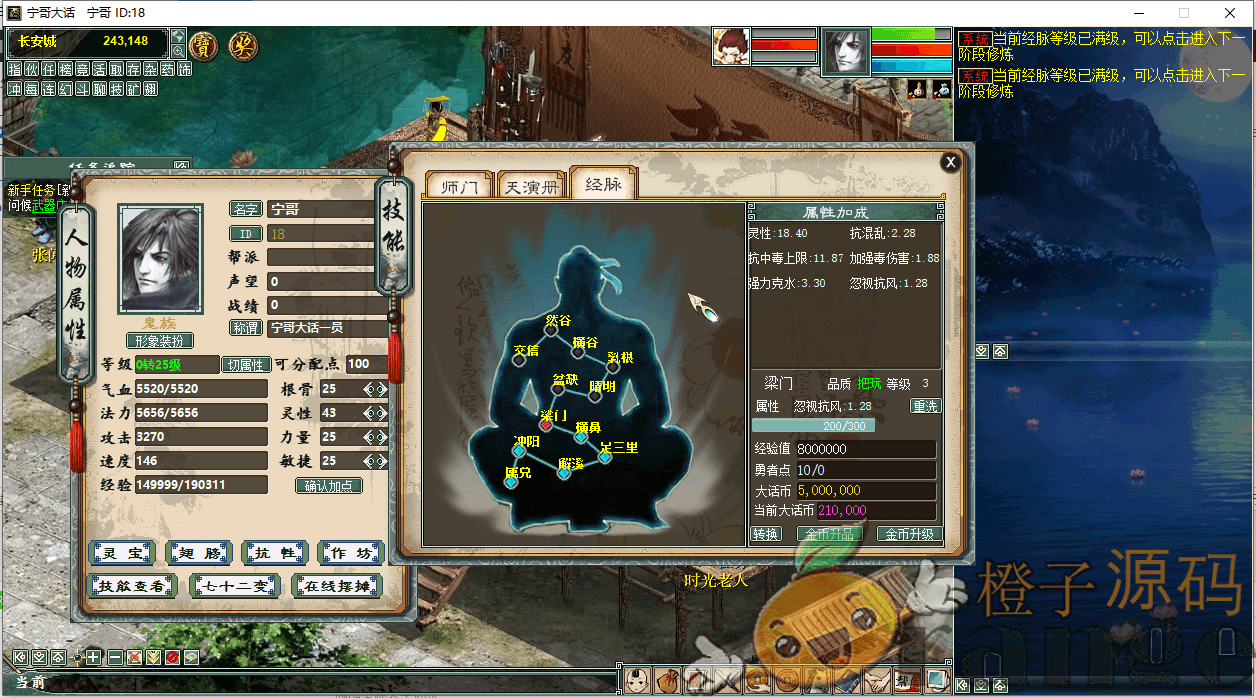Click the 转换 convert button
The width and height of the screenshot is (1256, 698).
766,534
